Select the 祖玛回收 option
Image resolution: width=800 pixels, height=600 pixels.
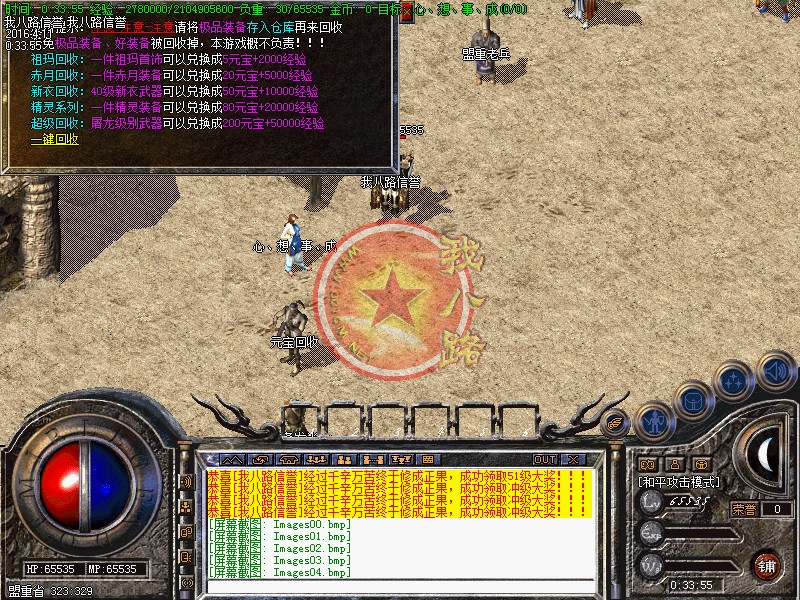tap(53, 59)
